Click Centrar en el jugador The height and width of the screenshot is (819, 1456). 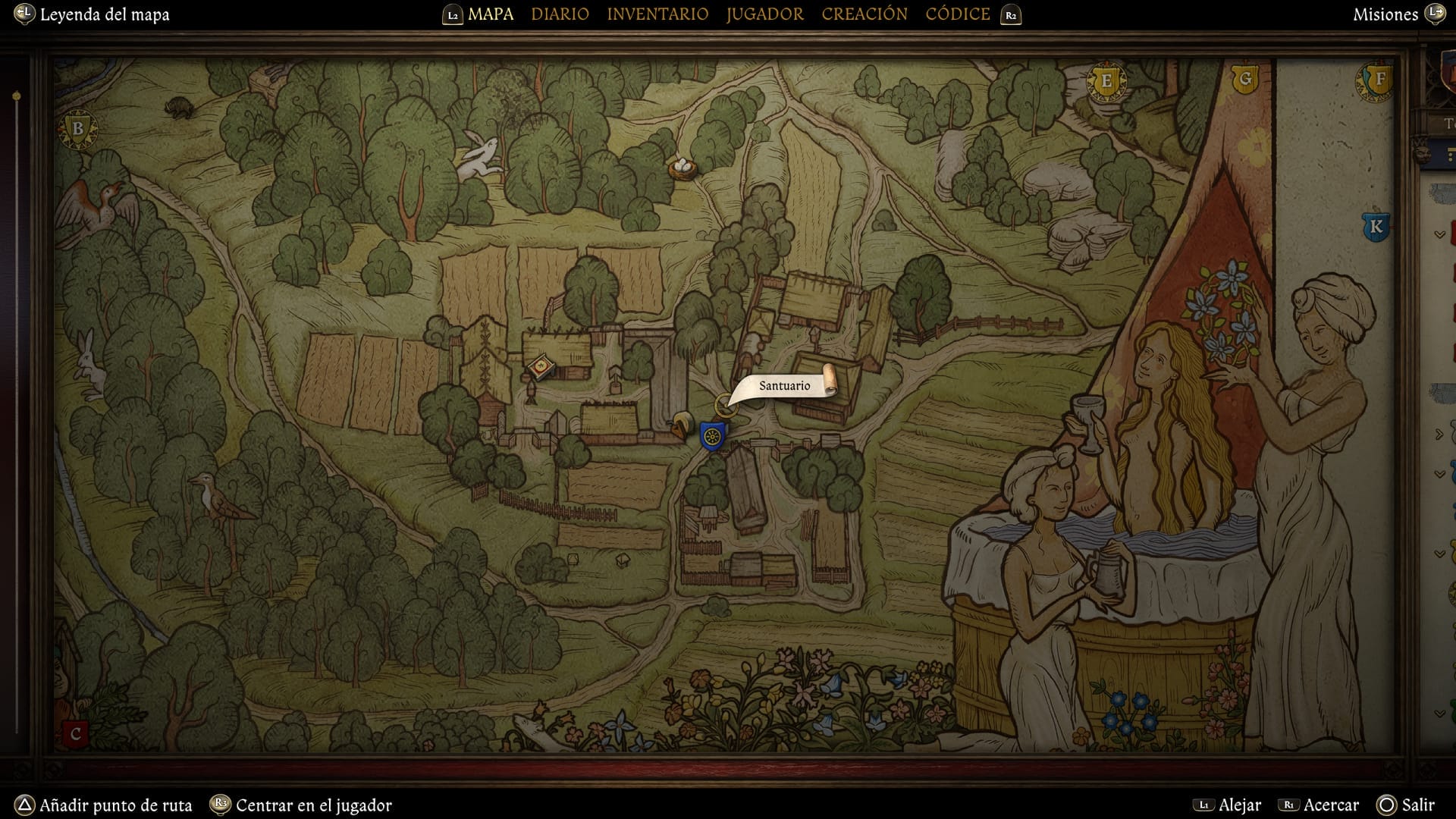[313, 805]
